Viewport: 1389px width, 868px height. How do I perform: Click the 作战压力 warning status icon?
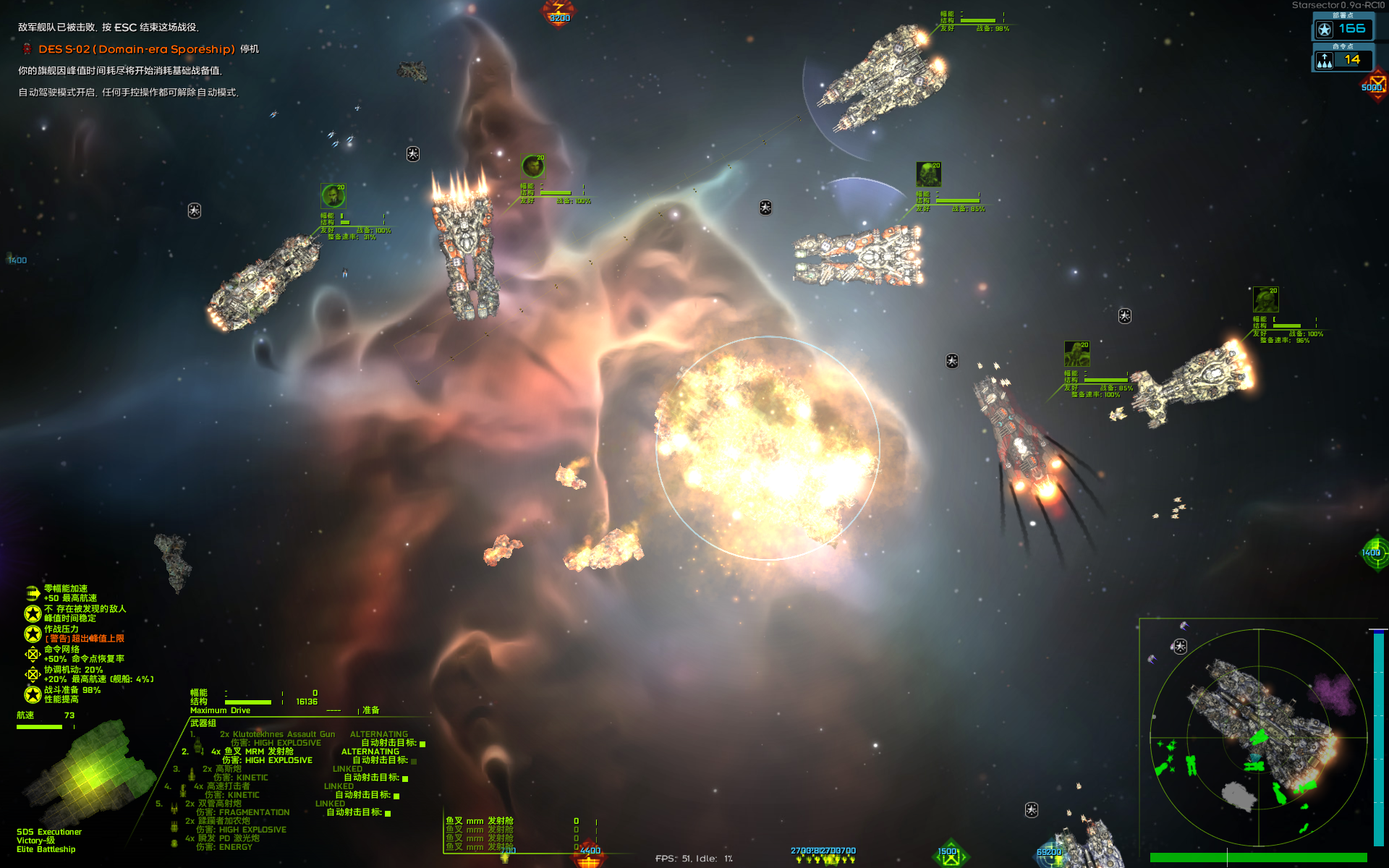tap(33, 634)
